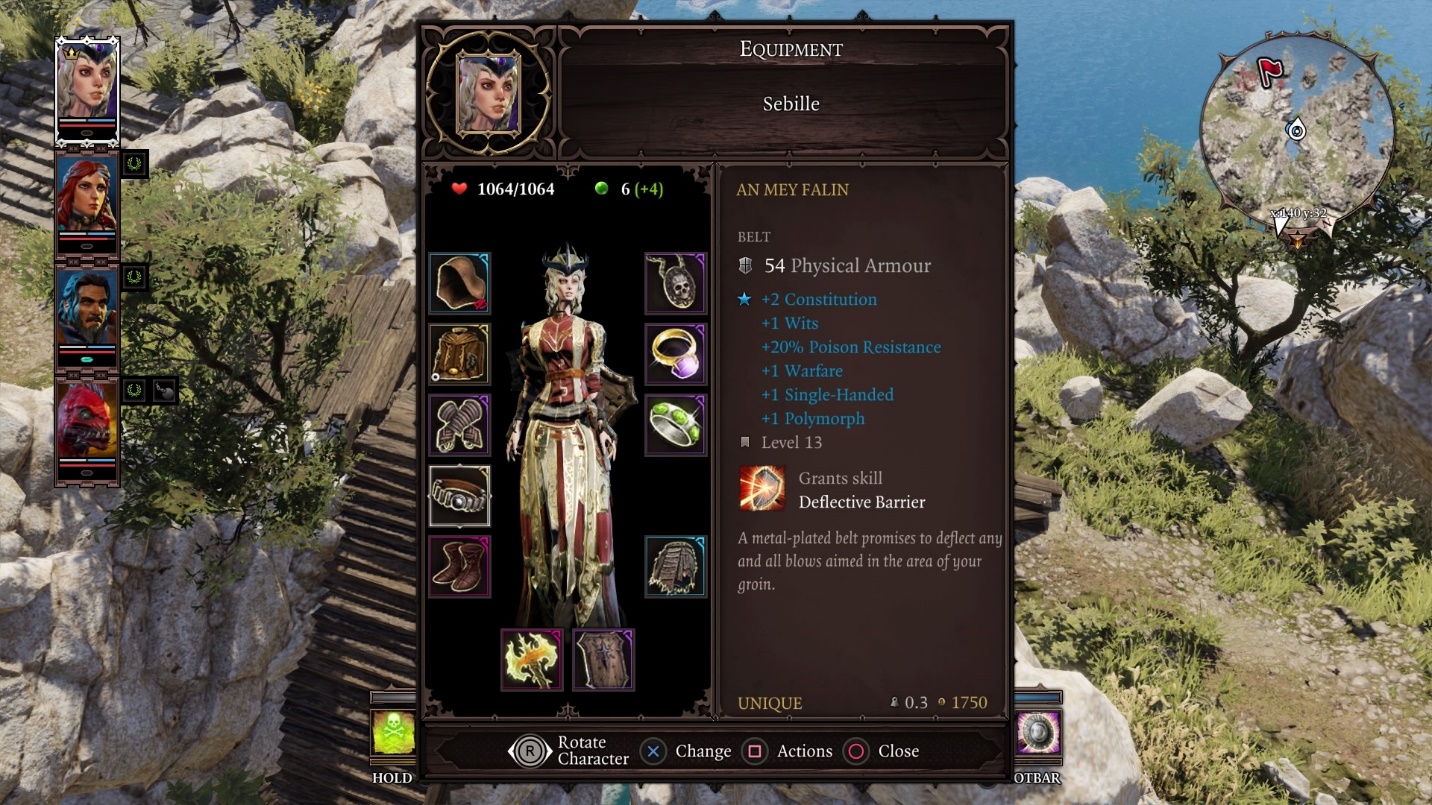This screenshot has width=1432, height=805.
Task: Select the tattered leggings slot
Action: coord(676,566)
